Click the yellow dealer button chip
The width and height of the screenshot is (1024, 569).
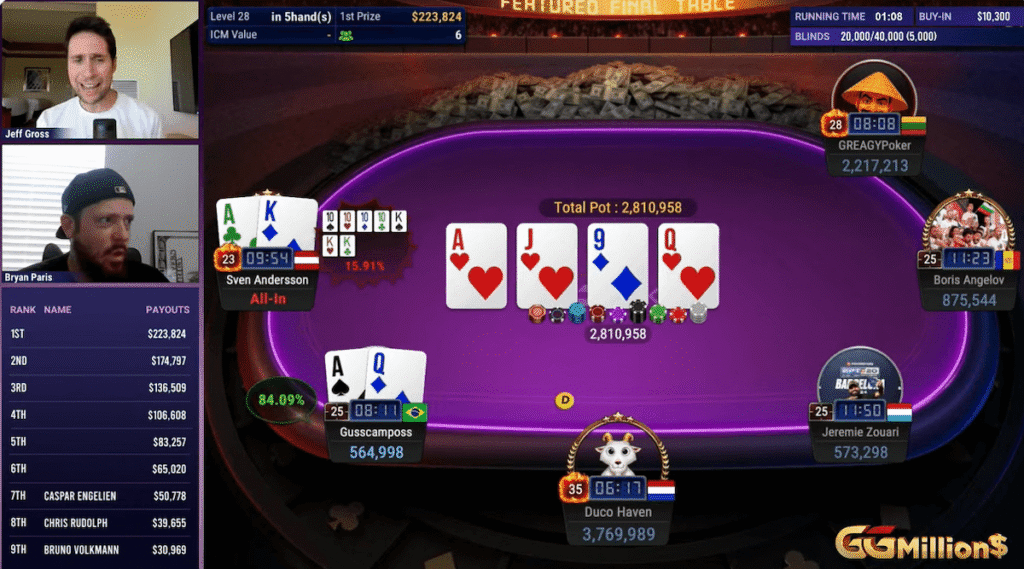click(x=565, y=400)
